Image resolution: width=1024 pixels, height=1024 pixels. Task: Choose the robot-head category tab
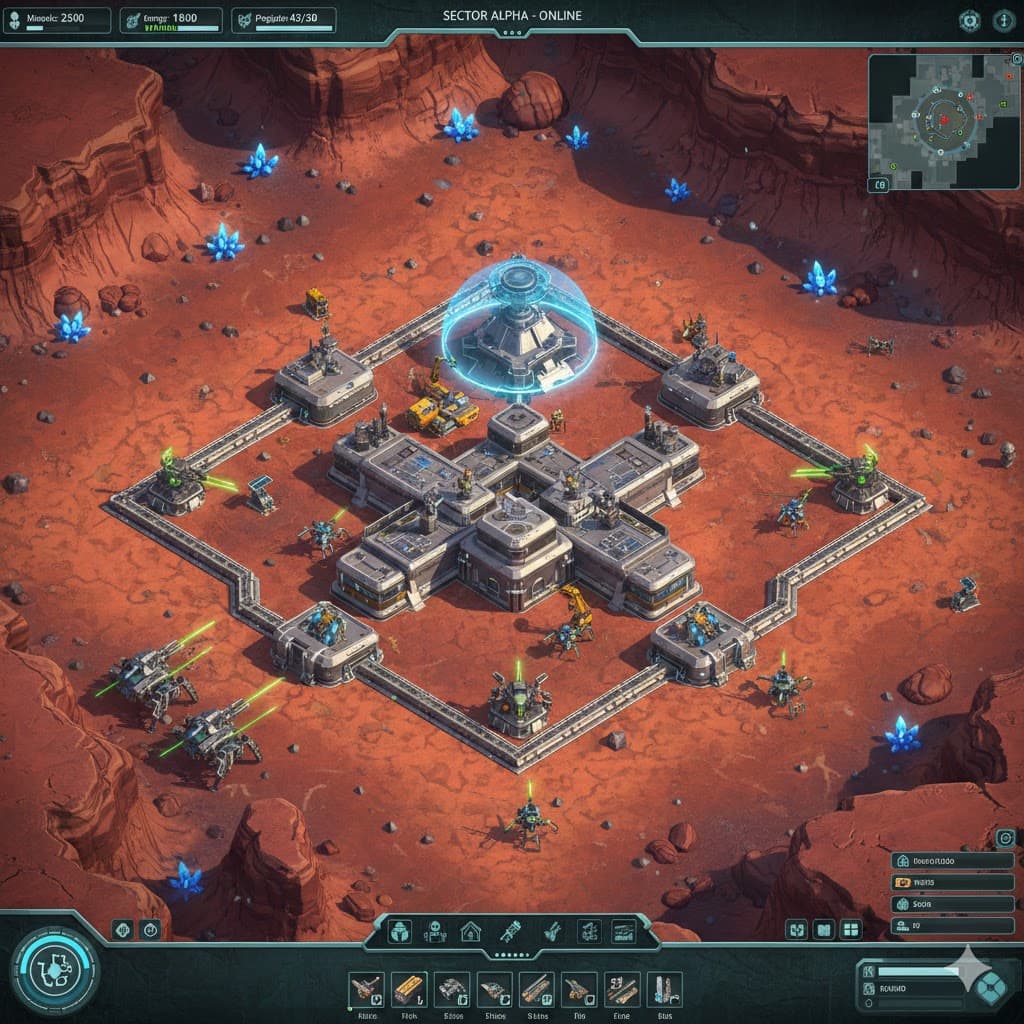tap(435, 932)
